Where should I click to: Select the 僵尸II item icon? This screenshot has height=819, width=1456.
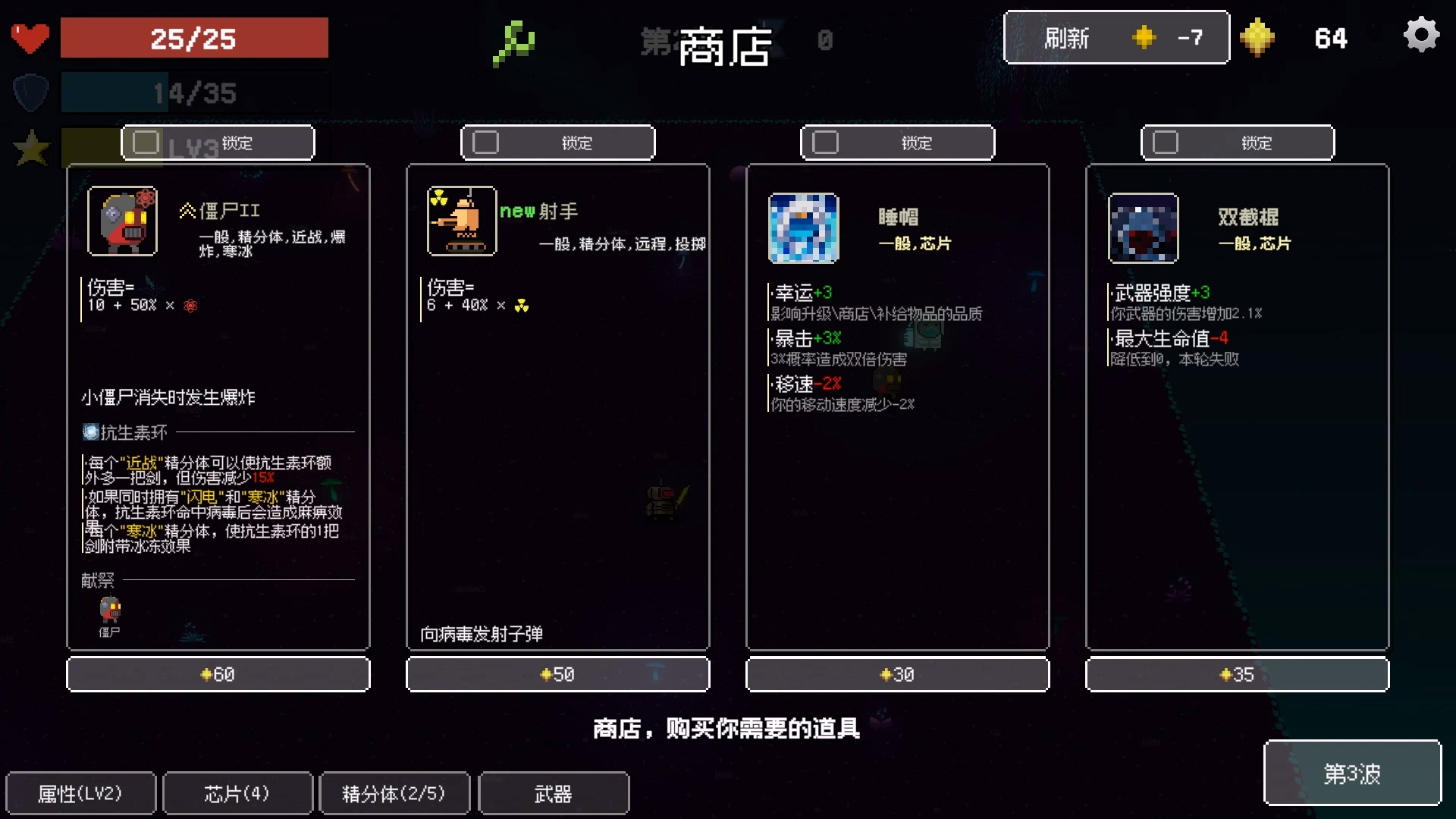point(122,221)
